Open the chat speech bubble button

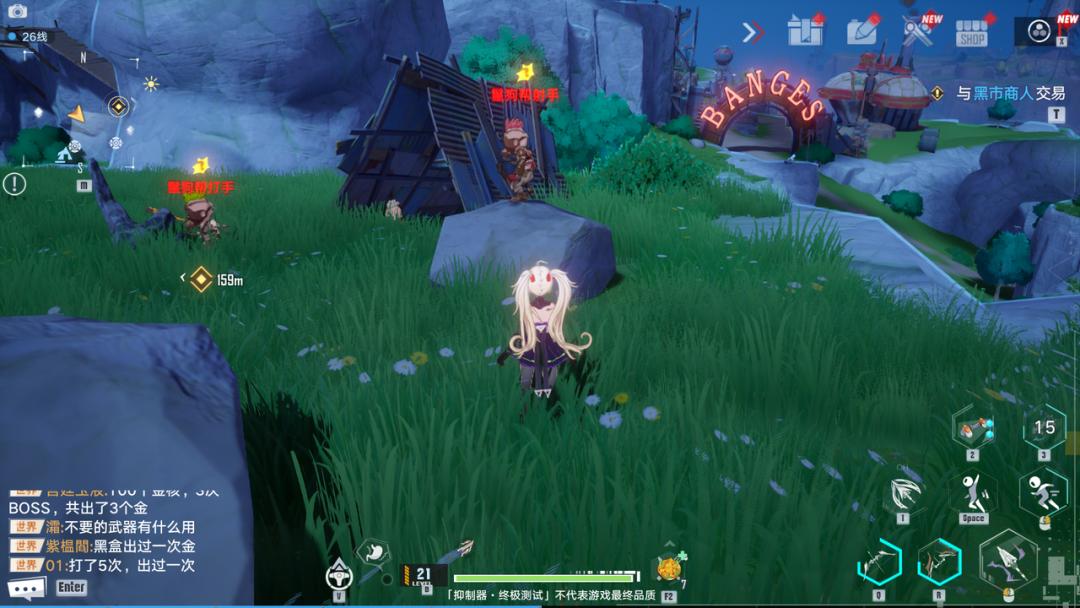click(27, 588)
